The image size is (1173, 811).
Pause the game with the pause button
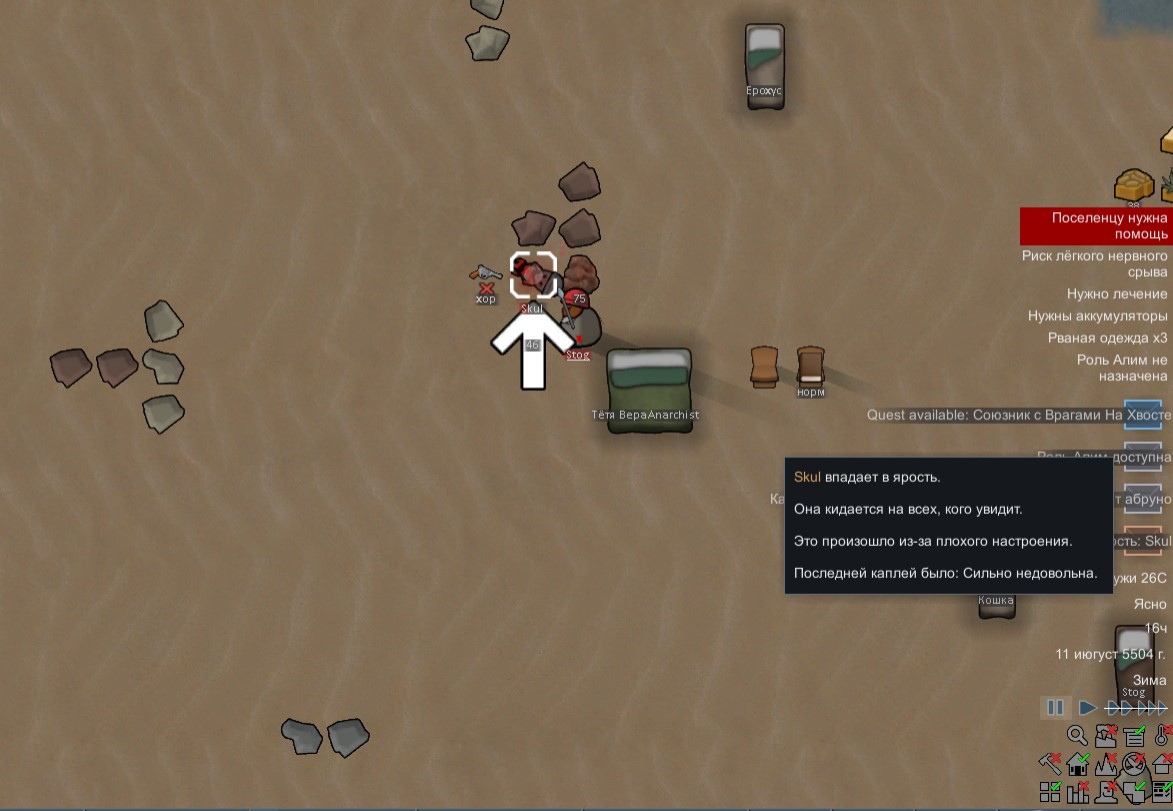(x=1055, y=708)
